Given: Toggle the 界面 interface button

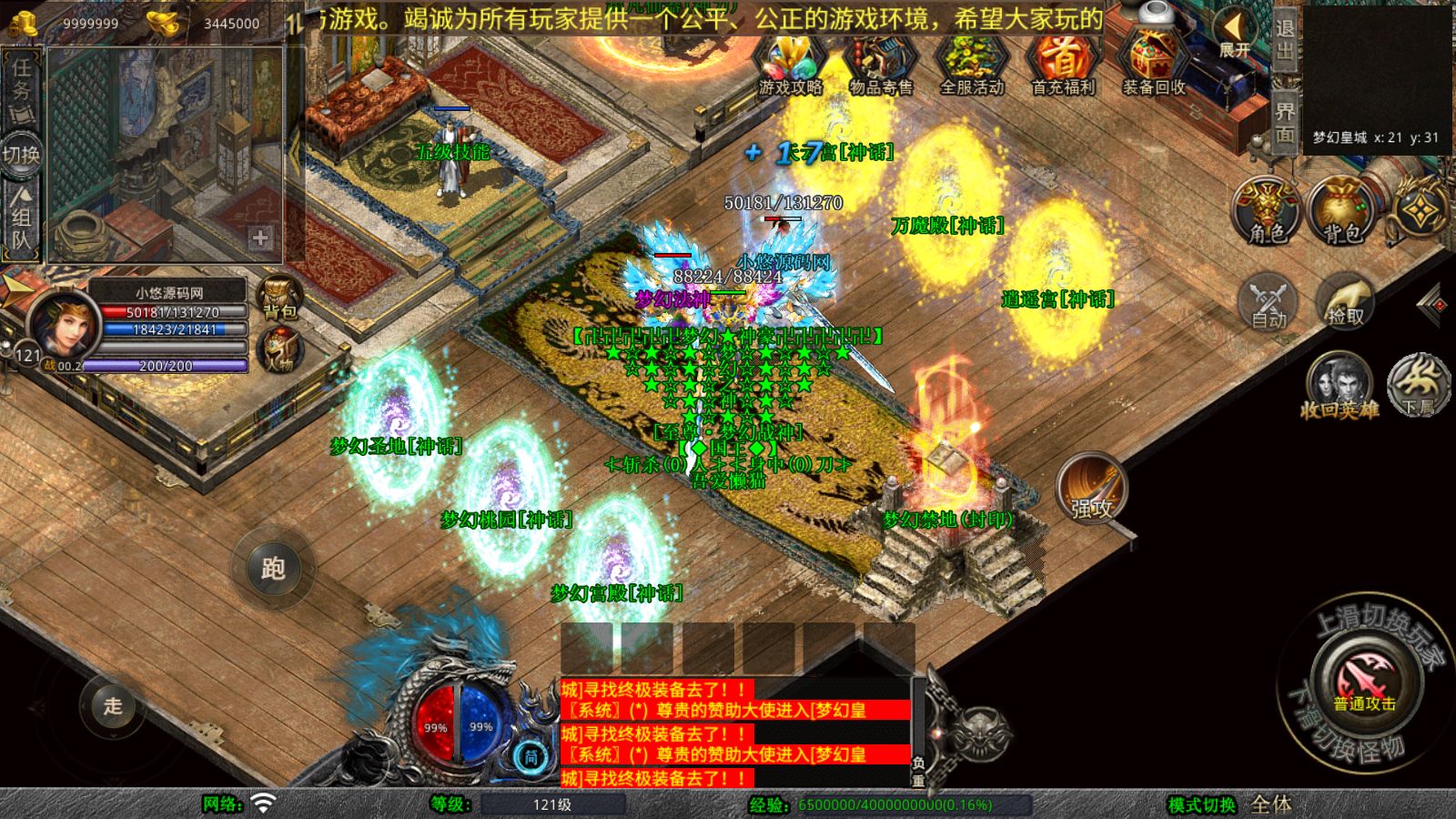Looking at the screenshot, I should click(x=1284, y=122).
